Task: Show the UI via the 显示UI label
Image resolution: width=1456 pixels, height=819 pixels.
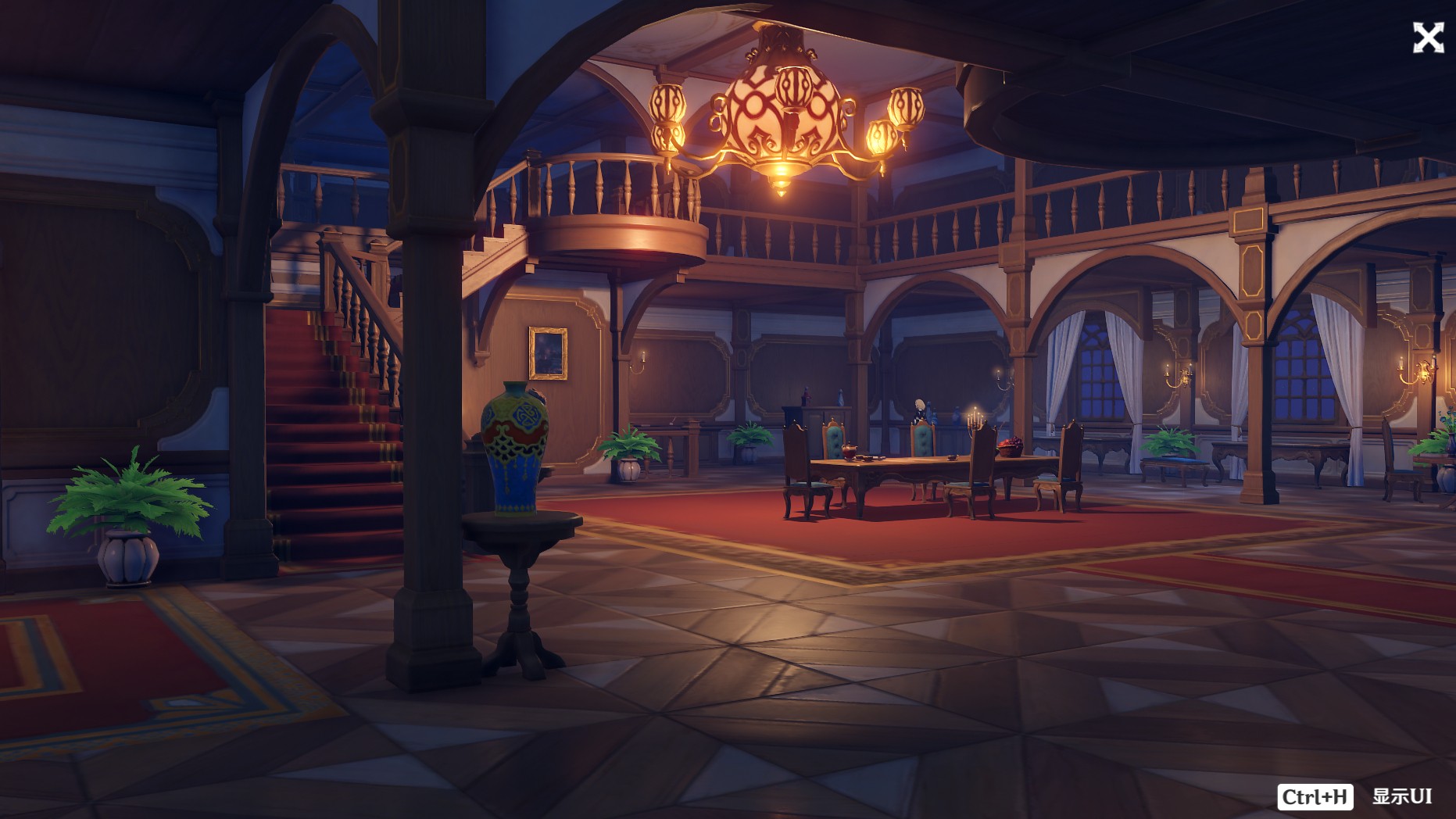Action: click(1402, 796)
